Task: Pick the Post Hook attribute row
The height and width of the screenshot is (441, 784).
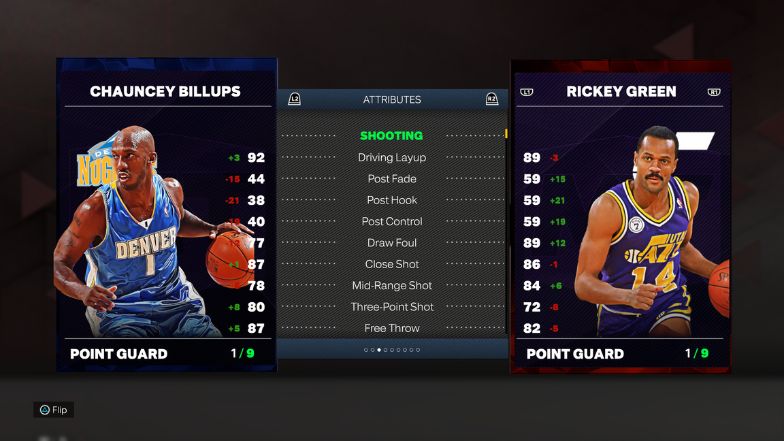Action: pos(392,200)
